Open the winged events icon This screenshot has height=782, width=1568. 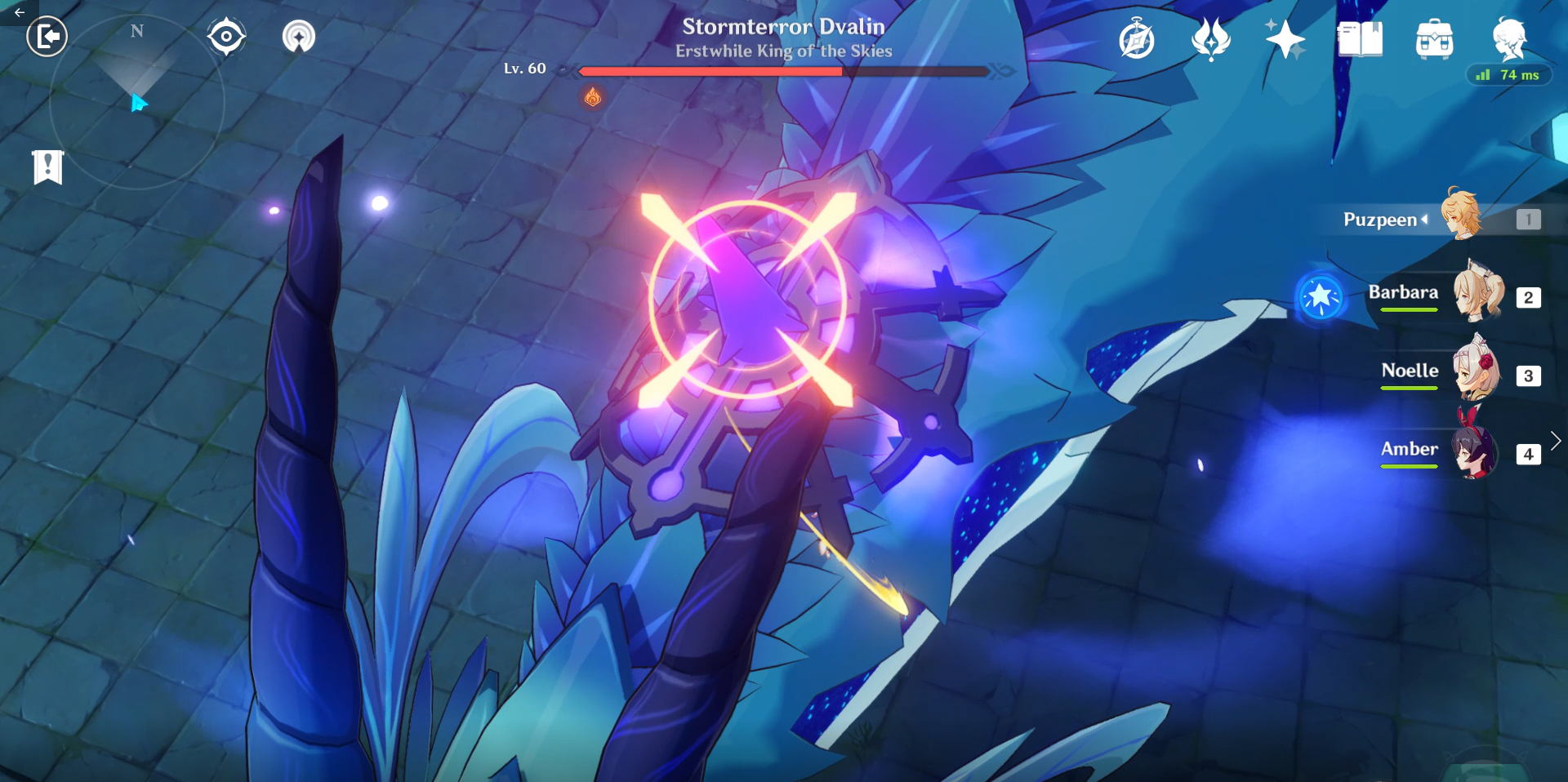[x=1210, y=38]
